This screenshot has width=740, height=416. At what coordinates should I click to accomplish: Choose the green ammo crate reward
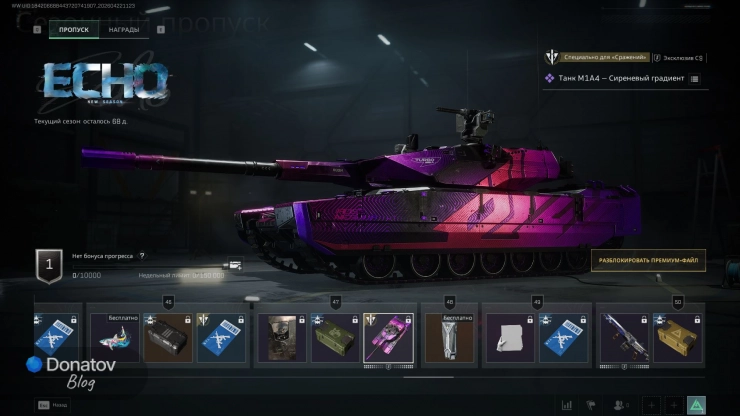pyautogui.click(x=335, y=337)
